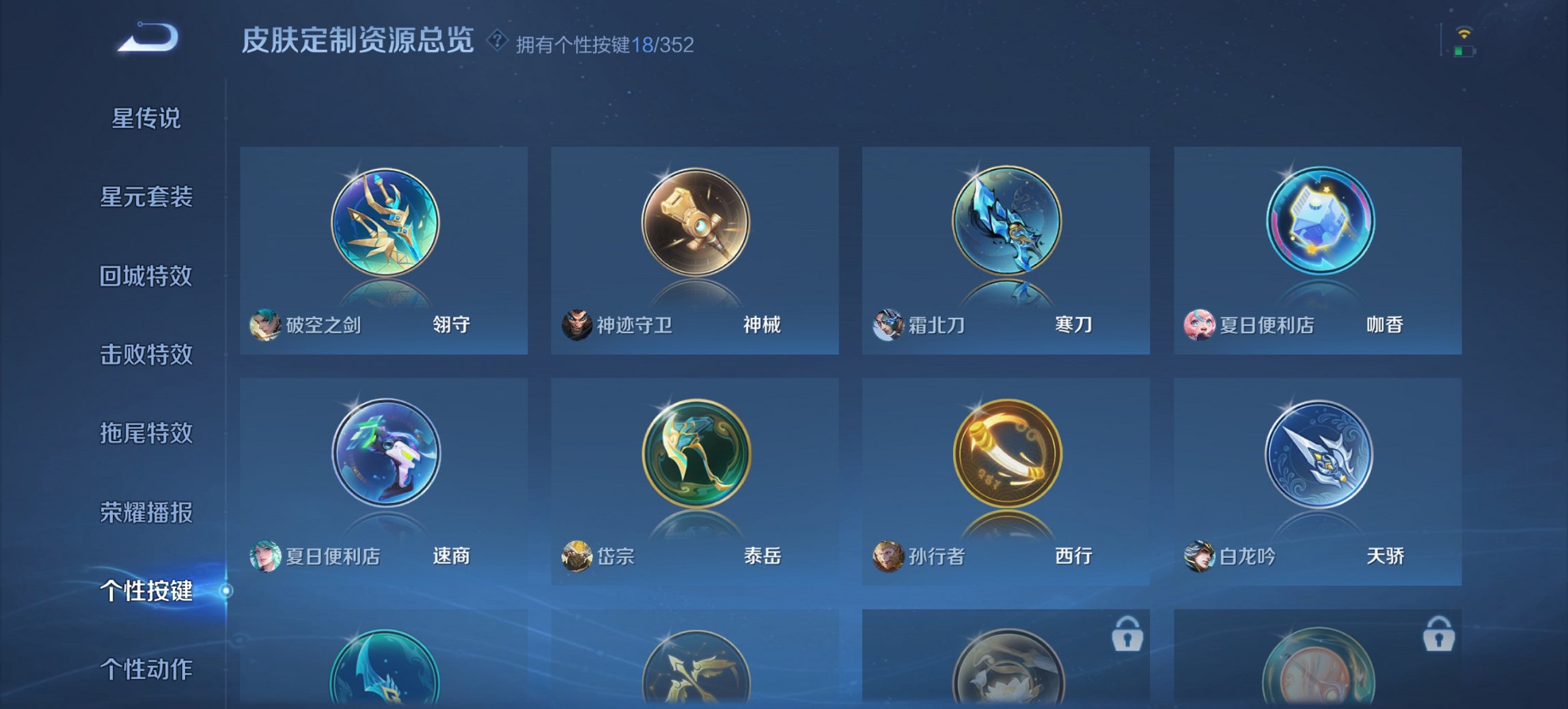Image resolution: width=1568 pixels, height=709 pixels.
Task: Open the help question mark beside the title
Action: pos(495,42)
